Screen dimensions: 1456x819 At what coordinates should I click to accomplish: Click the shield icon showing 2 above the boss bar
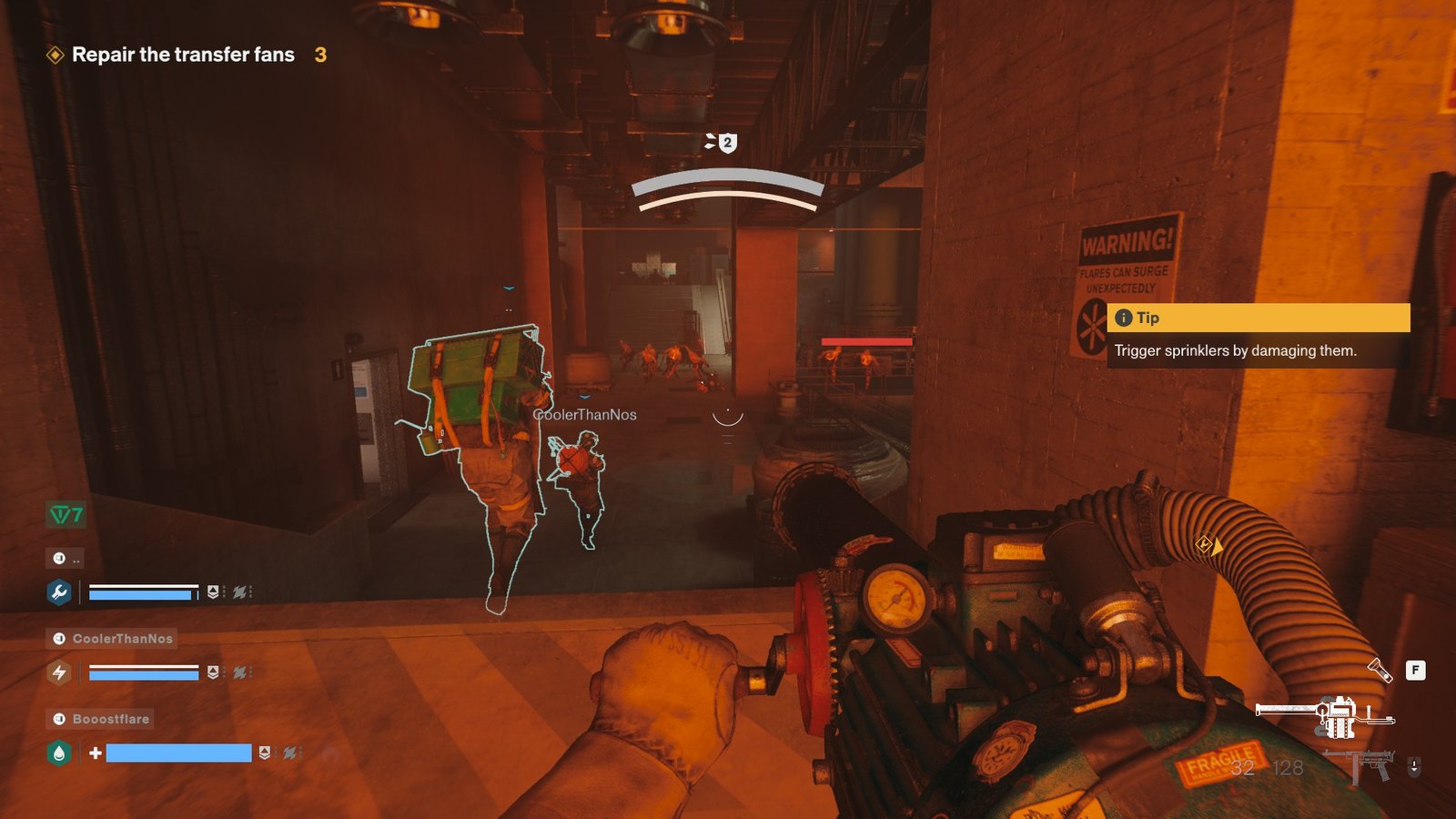[725, 141]
